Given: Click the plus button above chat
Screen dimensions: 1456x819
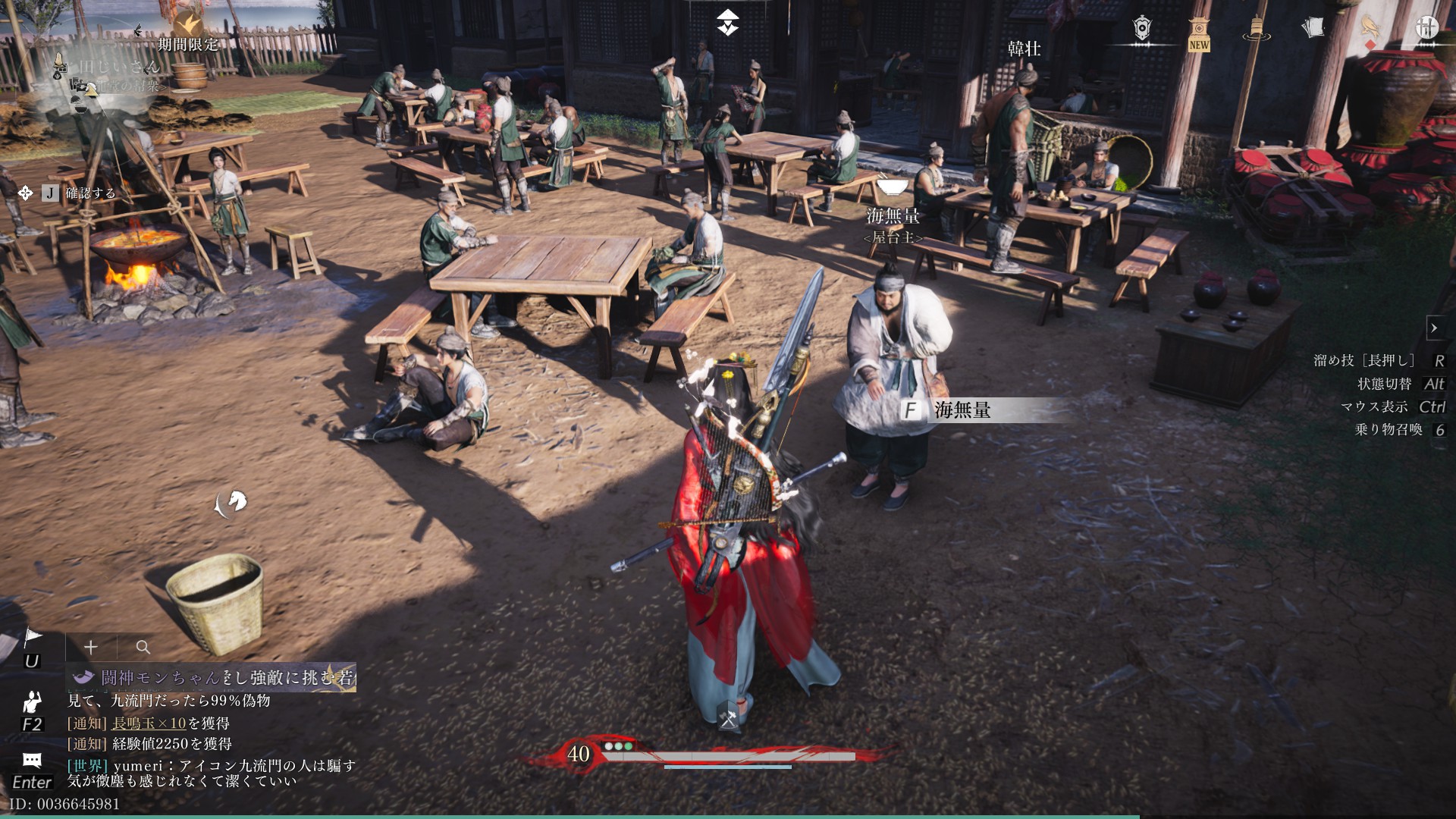Looking at the screenshot, I should (x=91, y=647).
